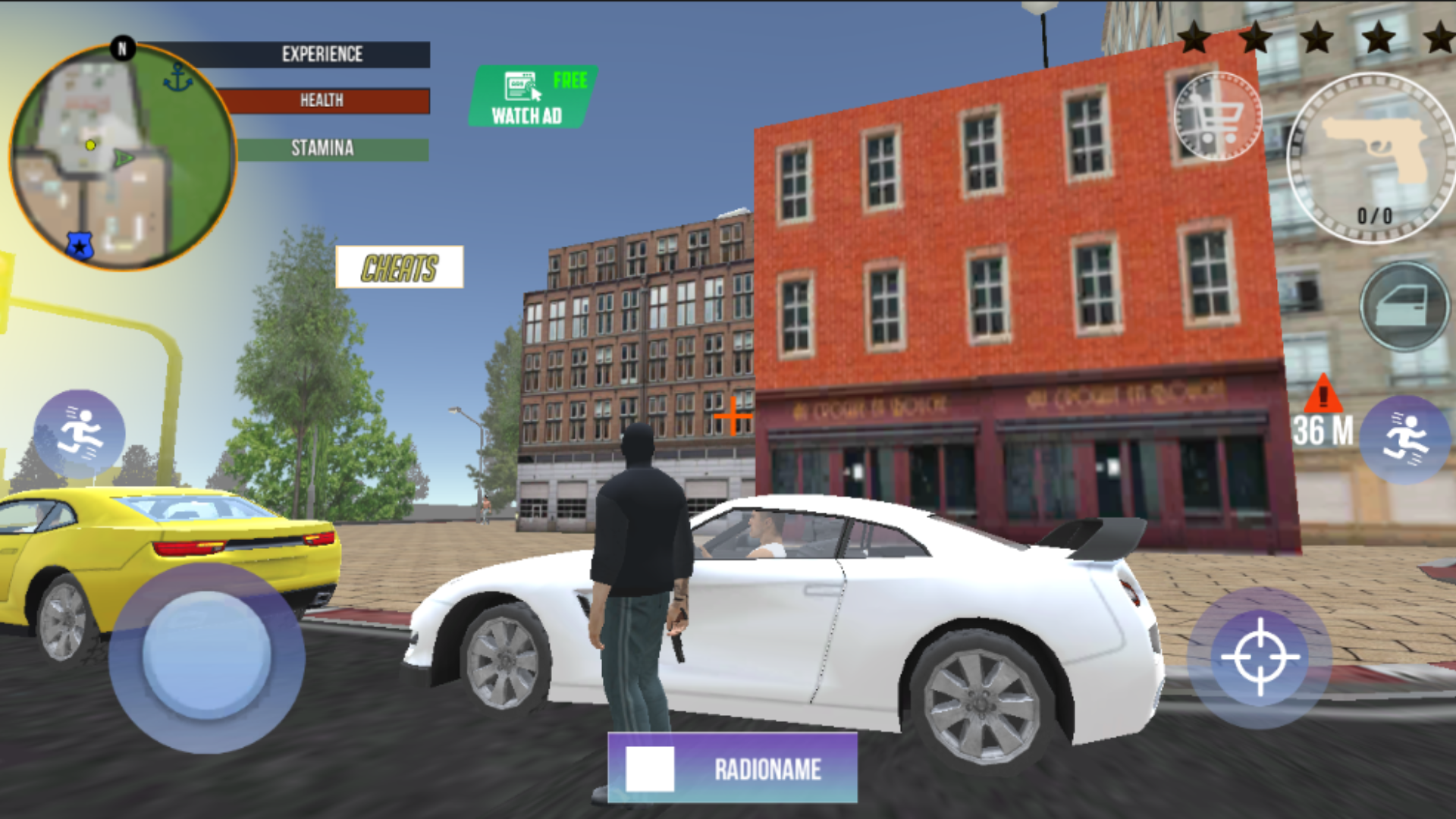Tap the shopping cart store icon
The width and height of the screenshot is (1456, 819).
[1218, 114]
